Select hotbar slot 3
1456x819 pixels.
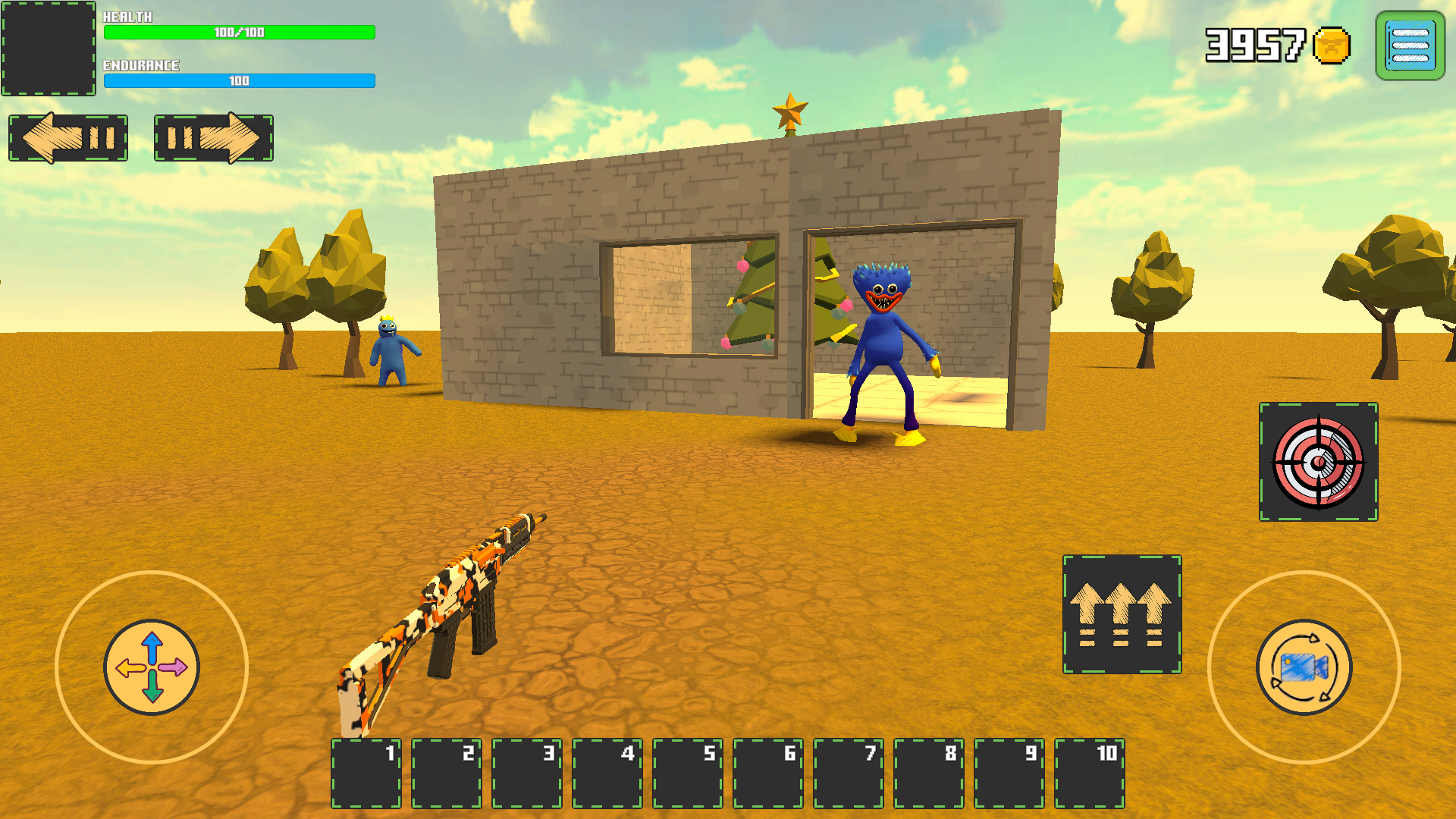point(527,775)
